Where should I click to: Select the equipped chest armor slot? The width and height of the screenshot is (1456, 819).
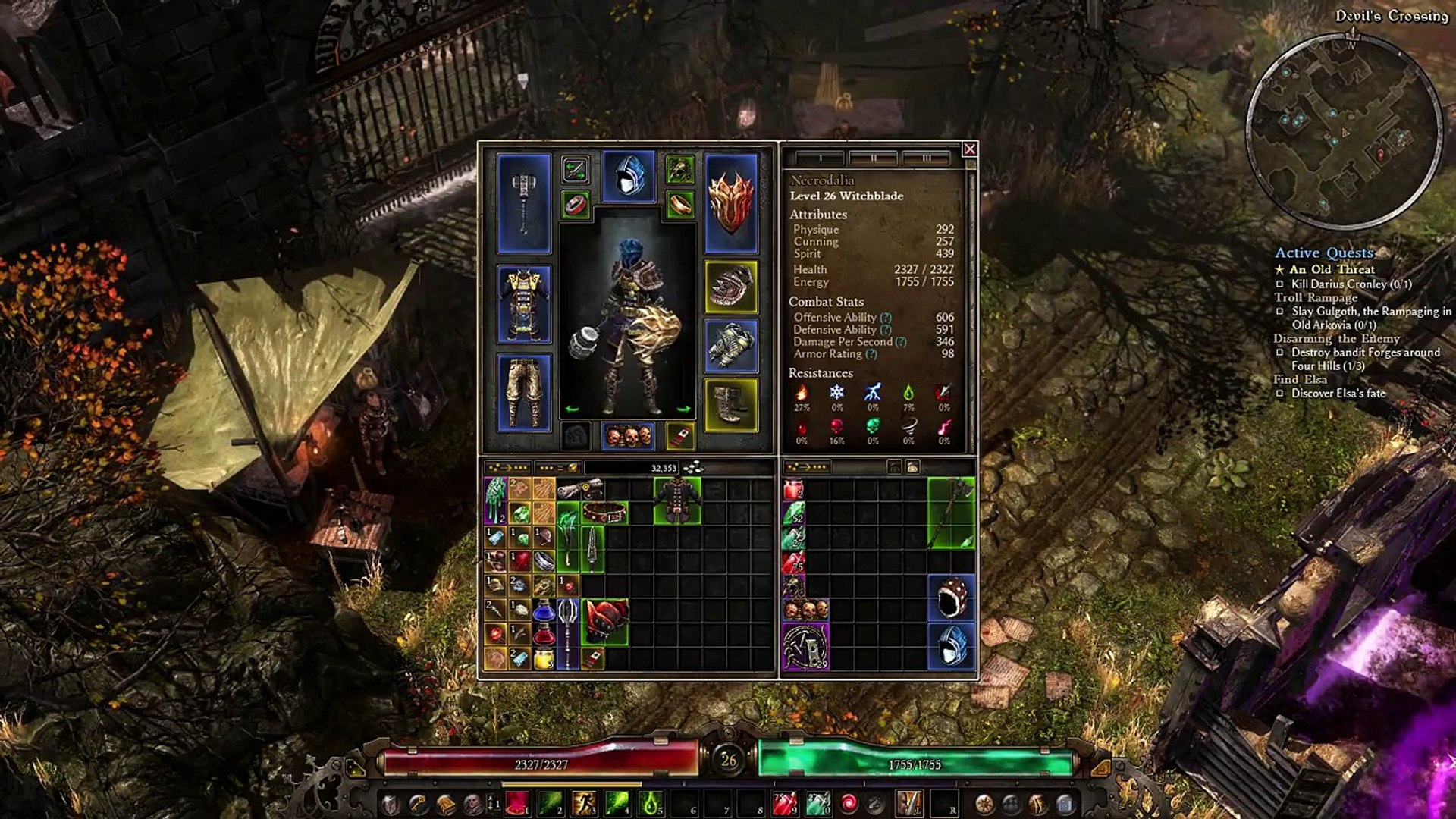(x=524, y=304)
